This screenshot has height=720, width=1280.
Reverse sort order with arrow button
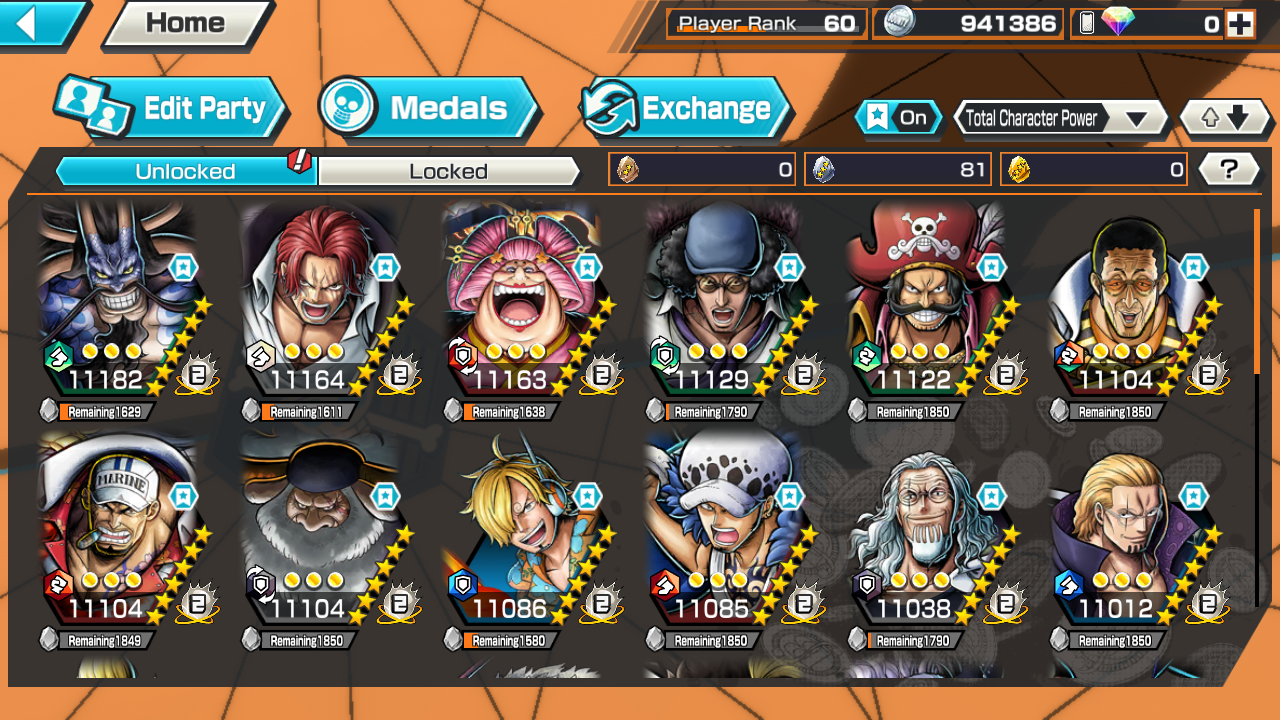[x=1225, y=118]
